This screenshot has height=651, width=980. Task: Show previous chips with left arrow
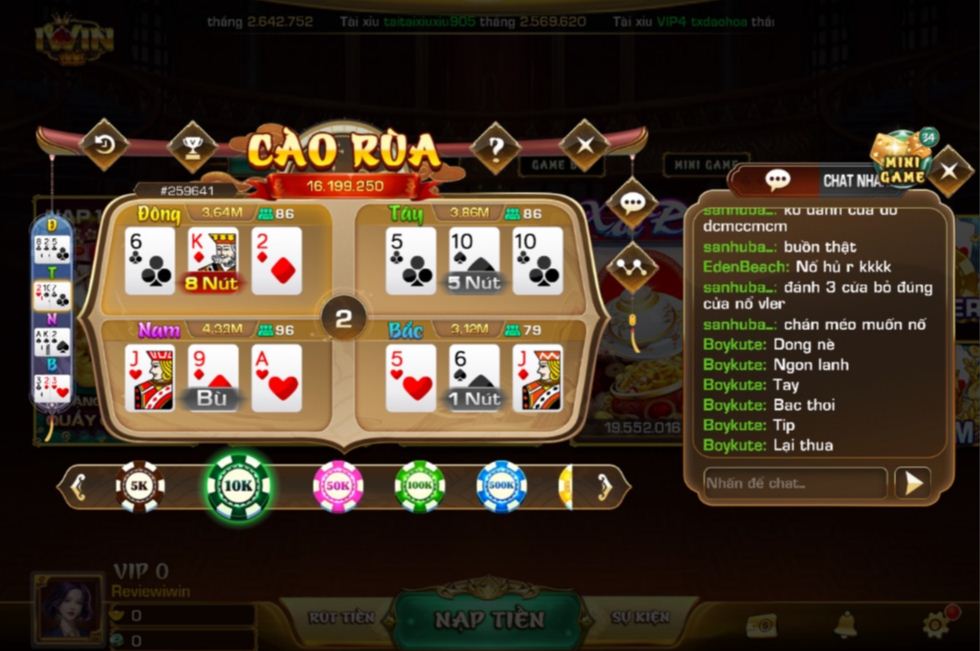(78, 487)
